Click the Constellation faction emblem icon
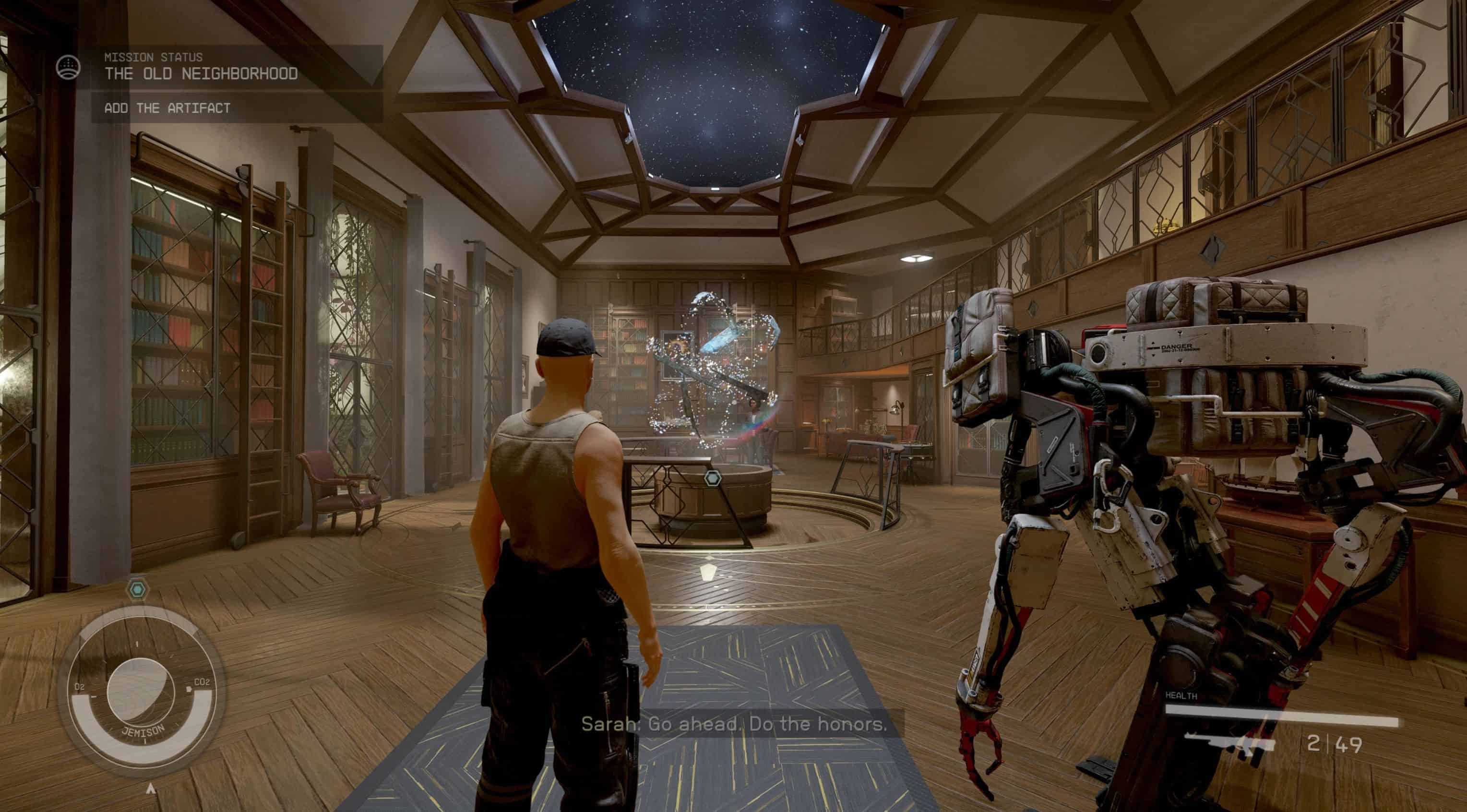Screen dimensions: 1467x812 click(x=68, y=68)
